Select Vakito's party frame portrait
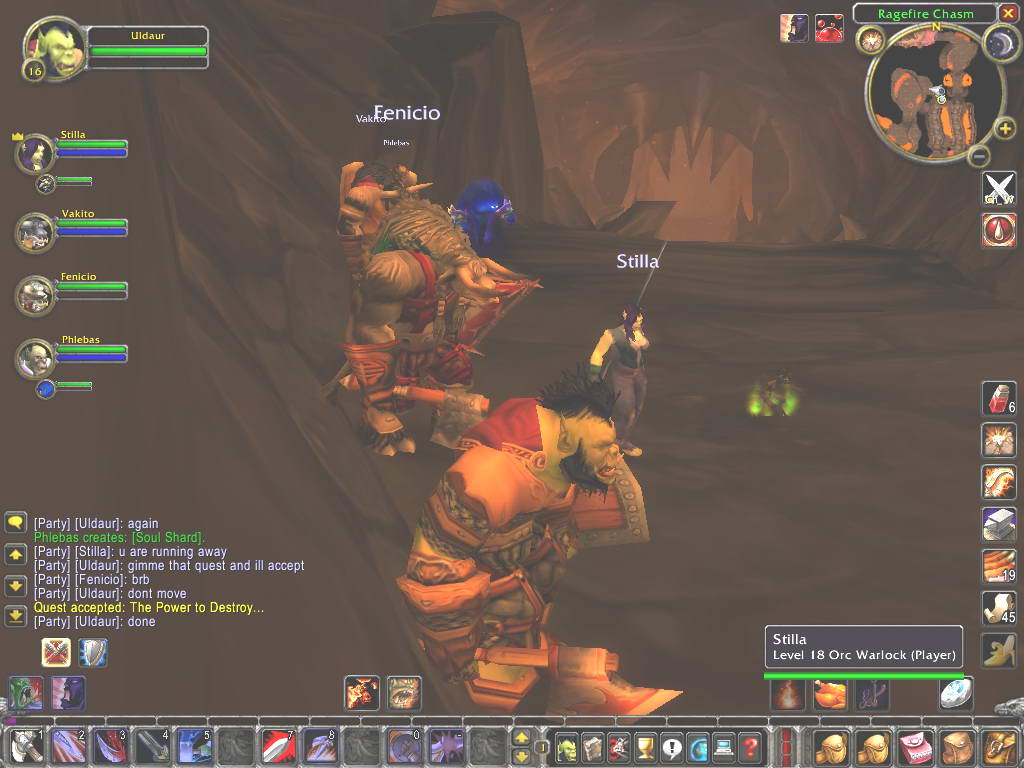The image size is (1024, 768). tap(34, 232)
